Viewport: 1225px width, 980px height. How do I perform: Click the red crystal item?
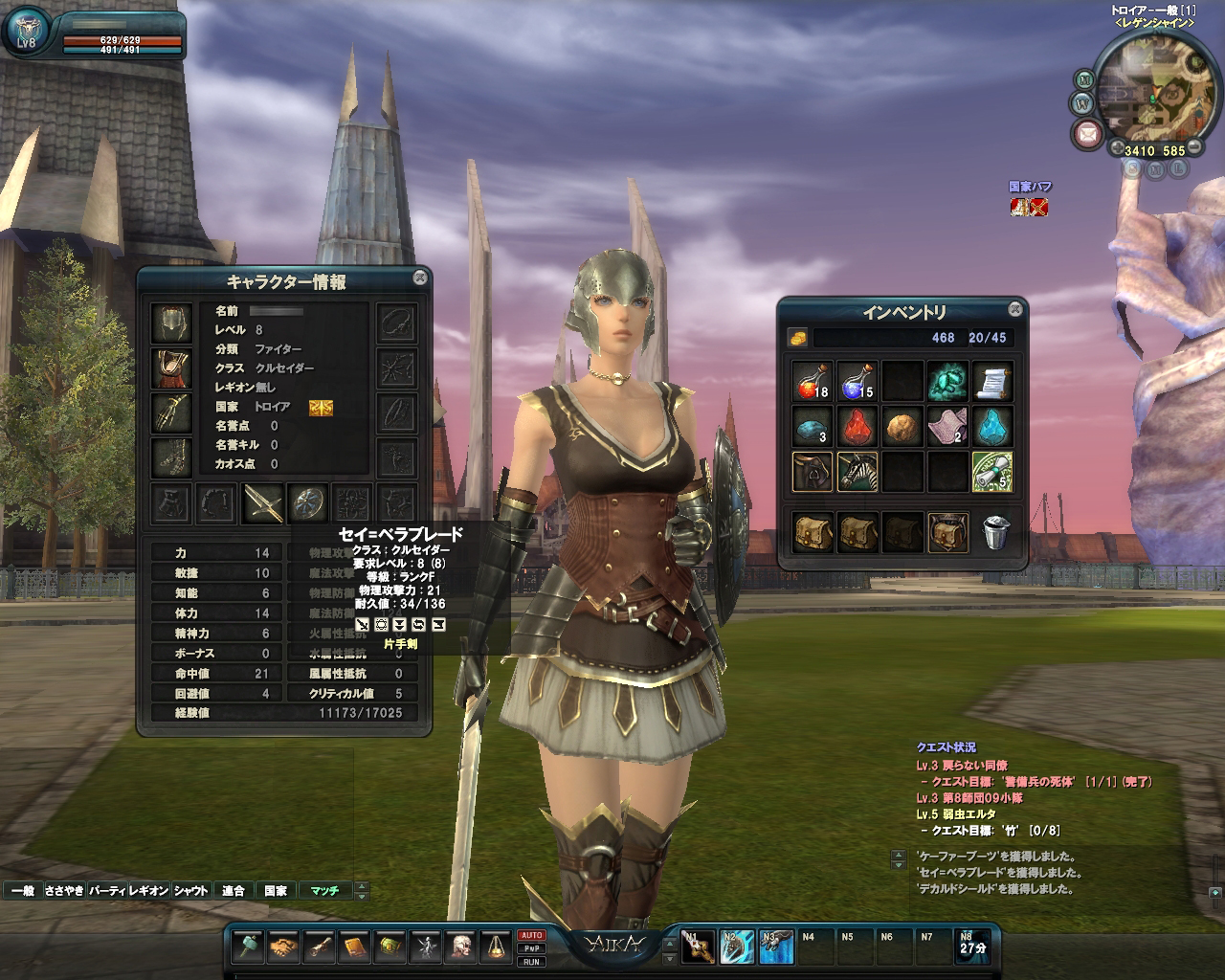point(857,427)
